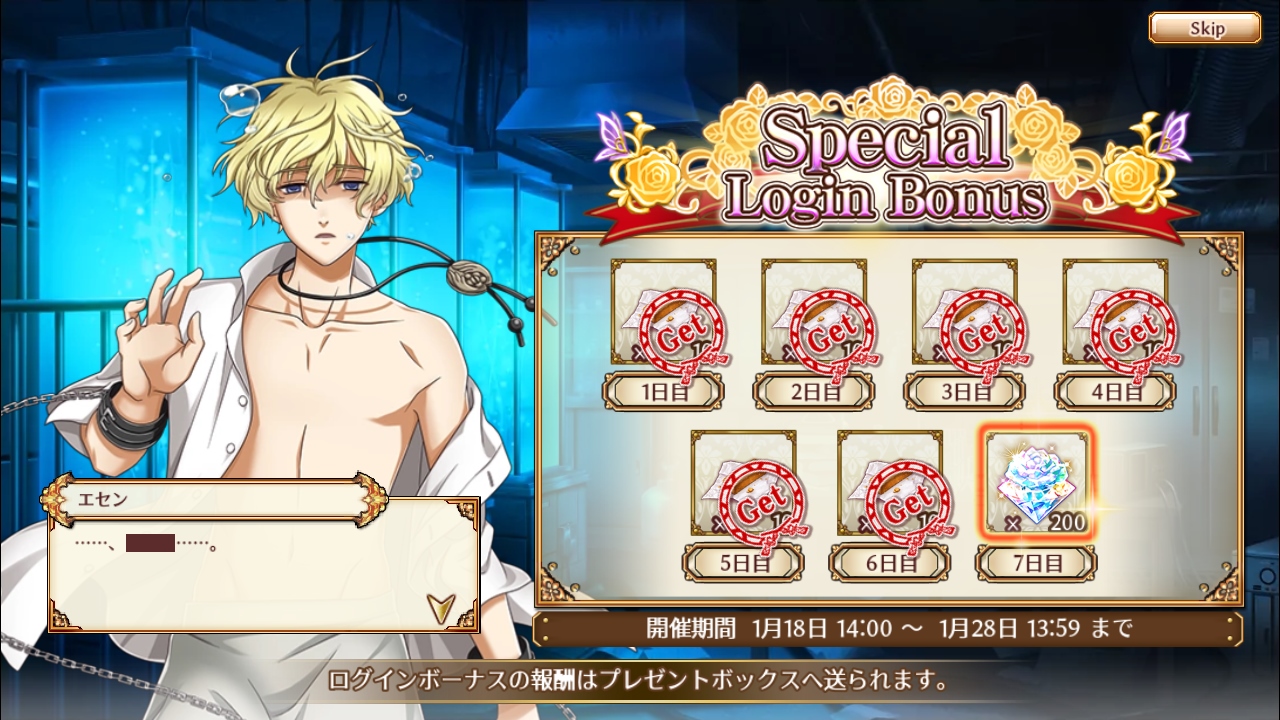Click the 3日目 reward tile
1280x720 pixels.
pos(964,313)
